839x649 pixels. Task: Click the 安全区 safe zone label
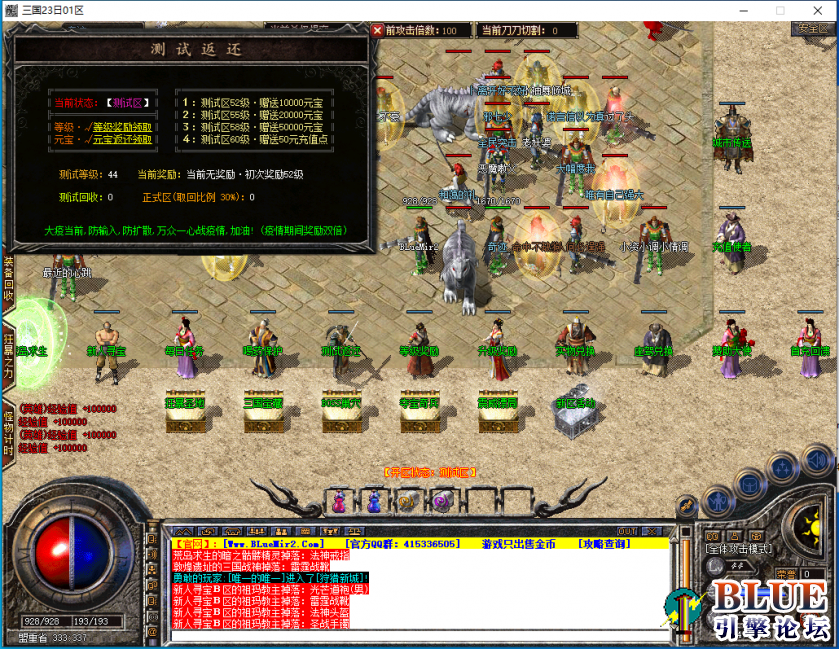tap(810, 29)
